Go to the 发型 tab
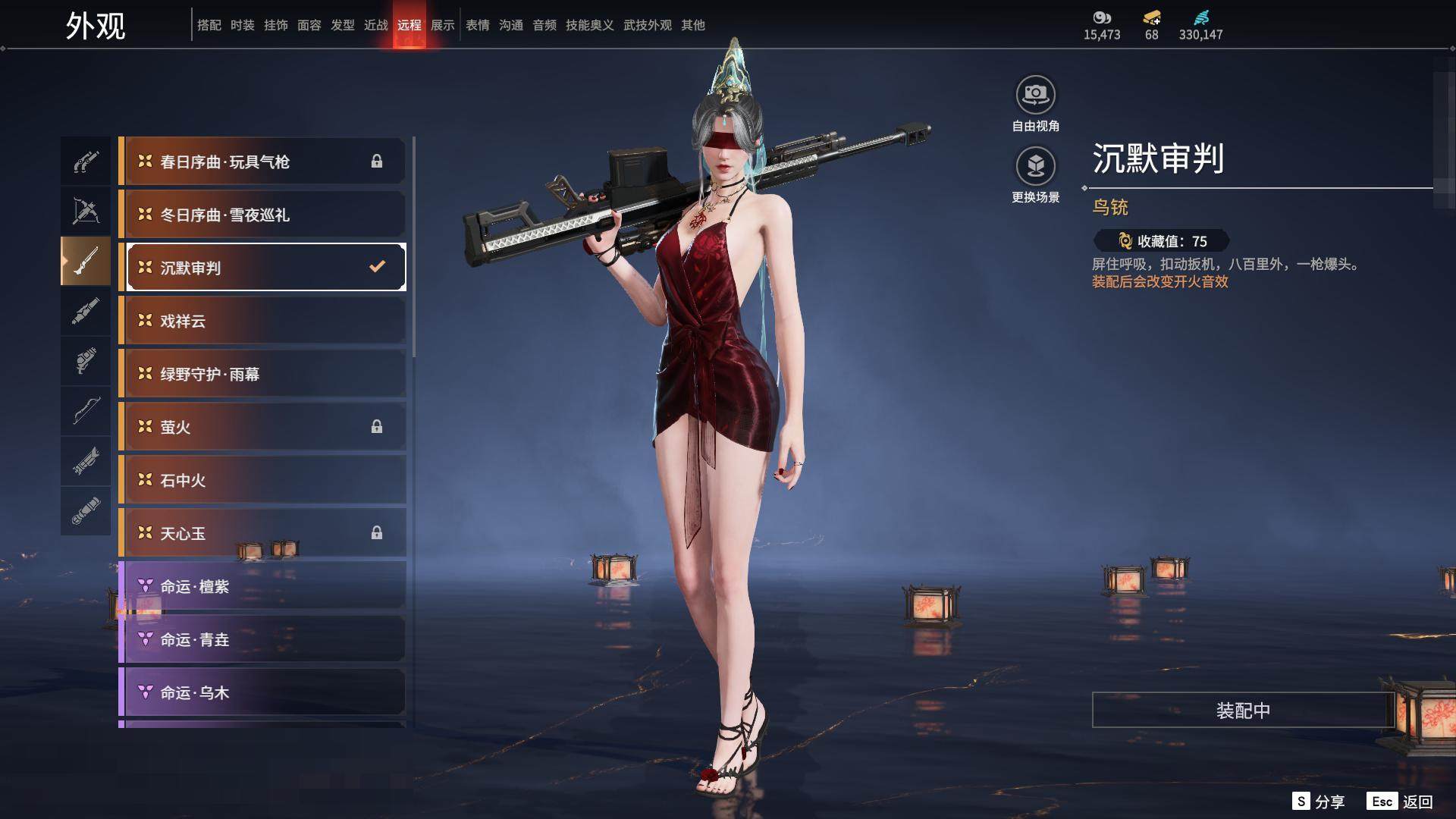Image resolution: width=1456 pixels, height=819 pixels. 343,25
